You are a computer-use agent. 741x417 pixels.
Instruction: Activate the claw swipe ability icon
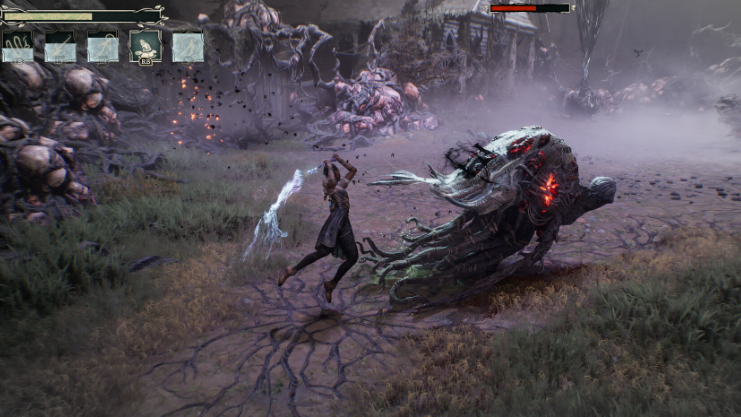point(17,47)
